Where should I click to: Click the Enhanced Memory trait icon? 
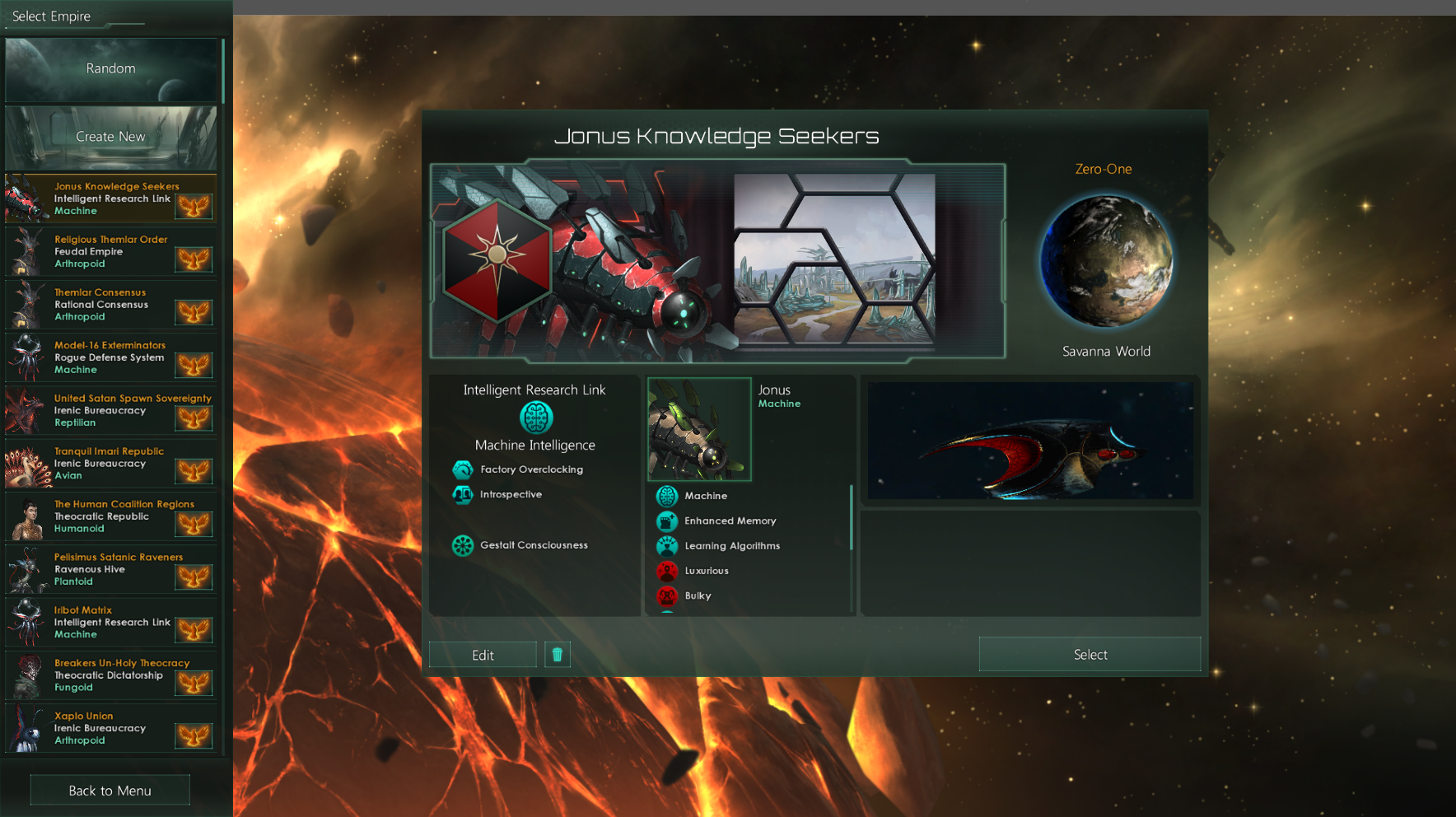(667, 521)
